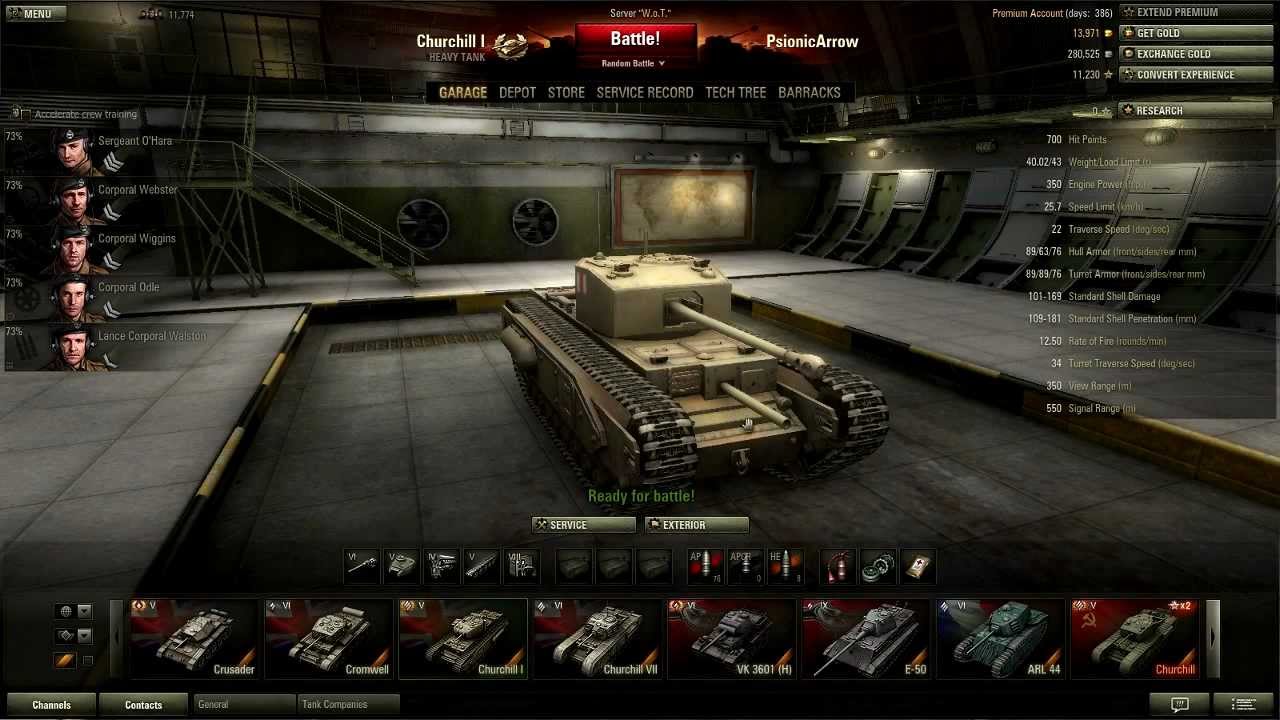Open the tank Service window
The height and width of the screenshot is (720, 1280).
(x=583, y=525)
